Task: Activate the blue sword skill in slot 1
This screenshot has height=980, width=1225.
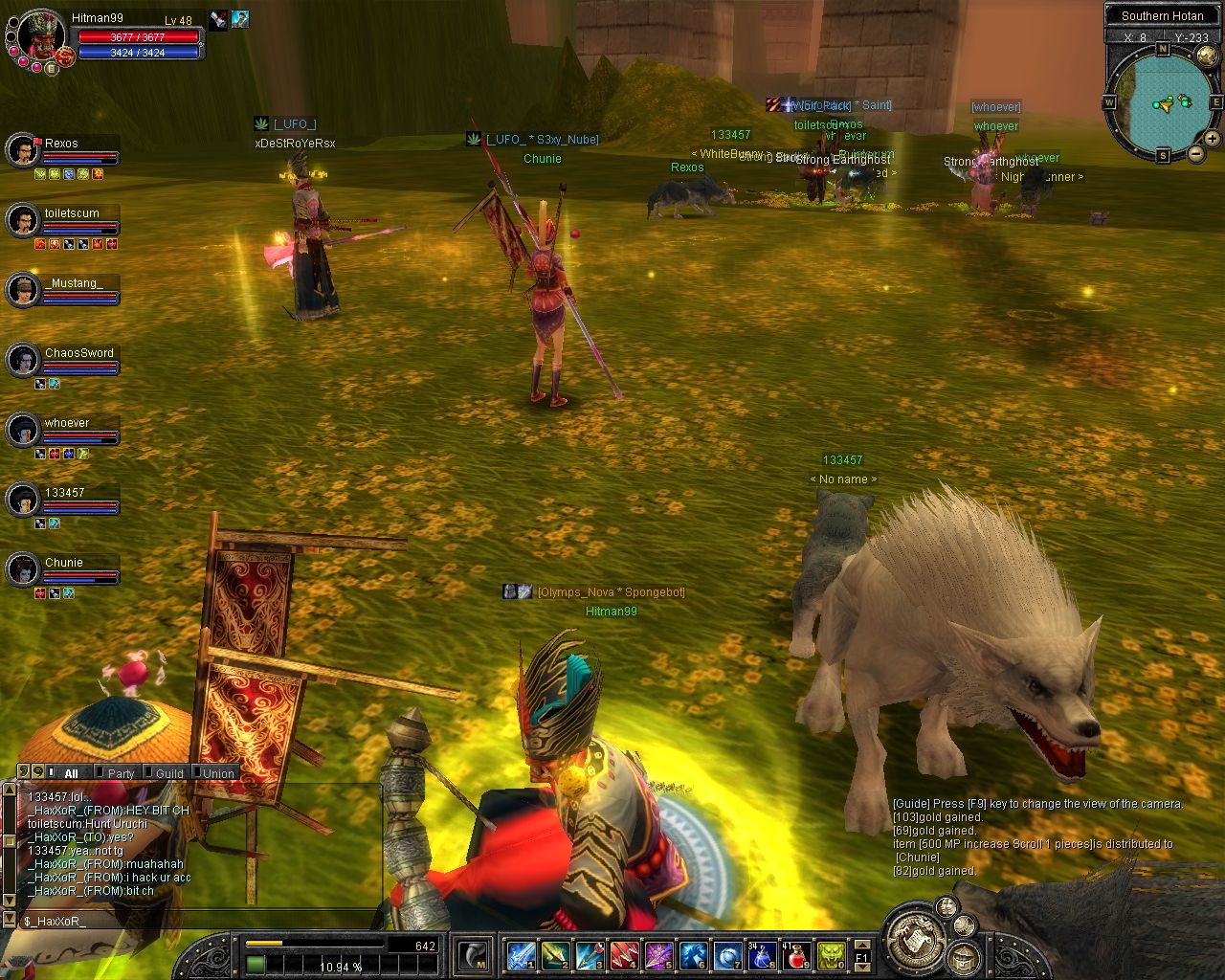Action: click(521, 955)
